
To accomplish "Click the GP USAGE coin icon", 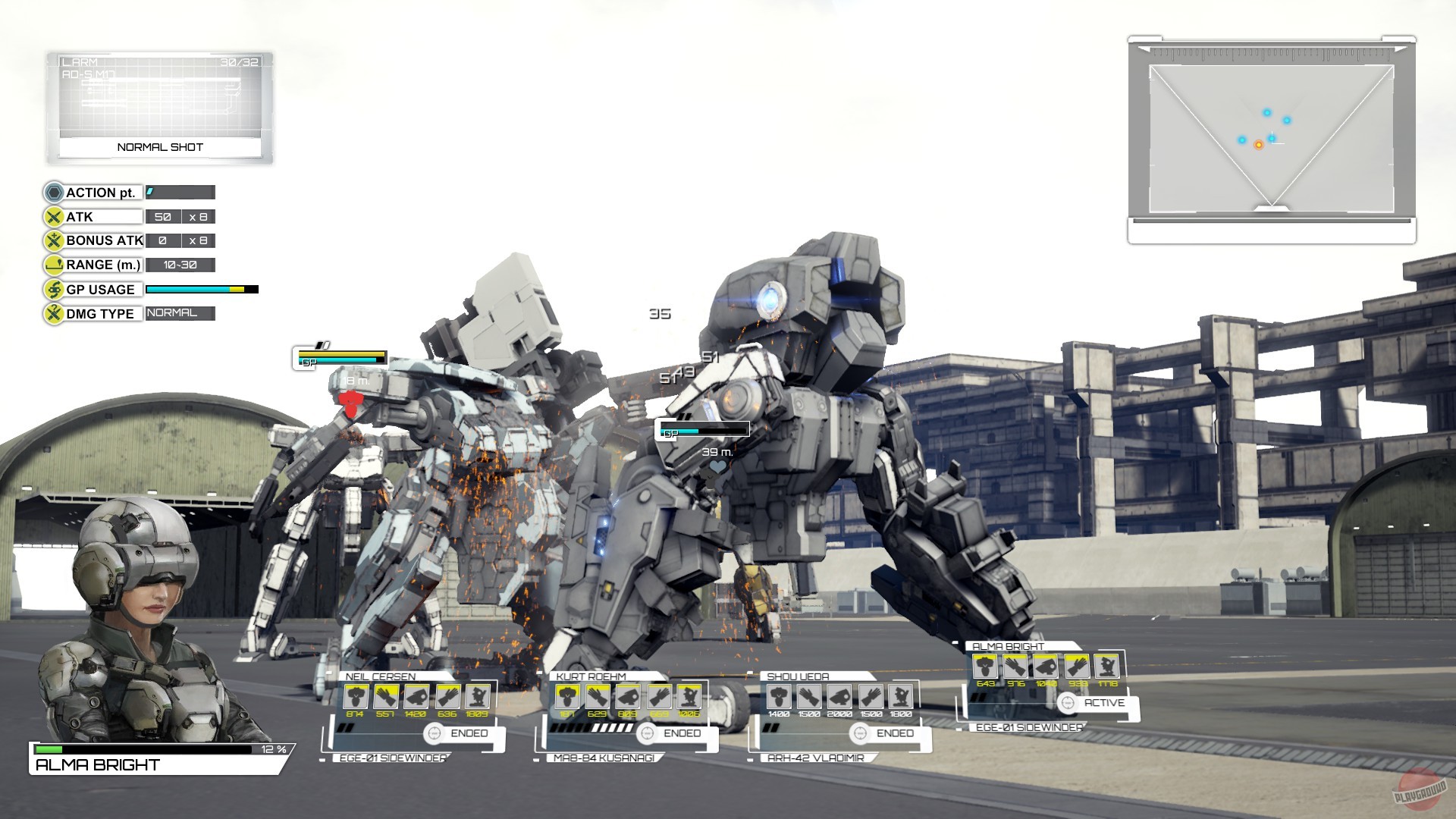I will (x=53, y=289).
